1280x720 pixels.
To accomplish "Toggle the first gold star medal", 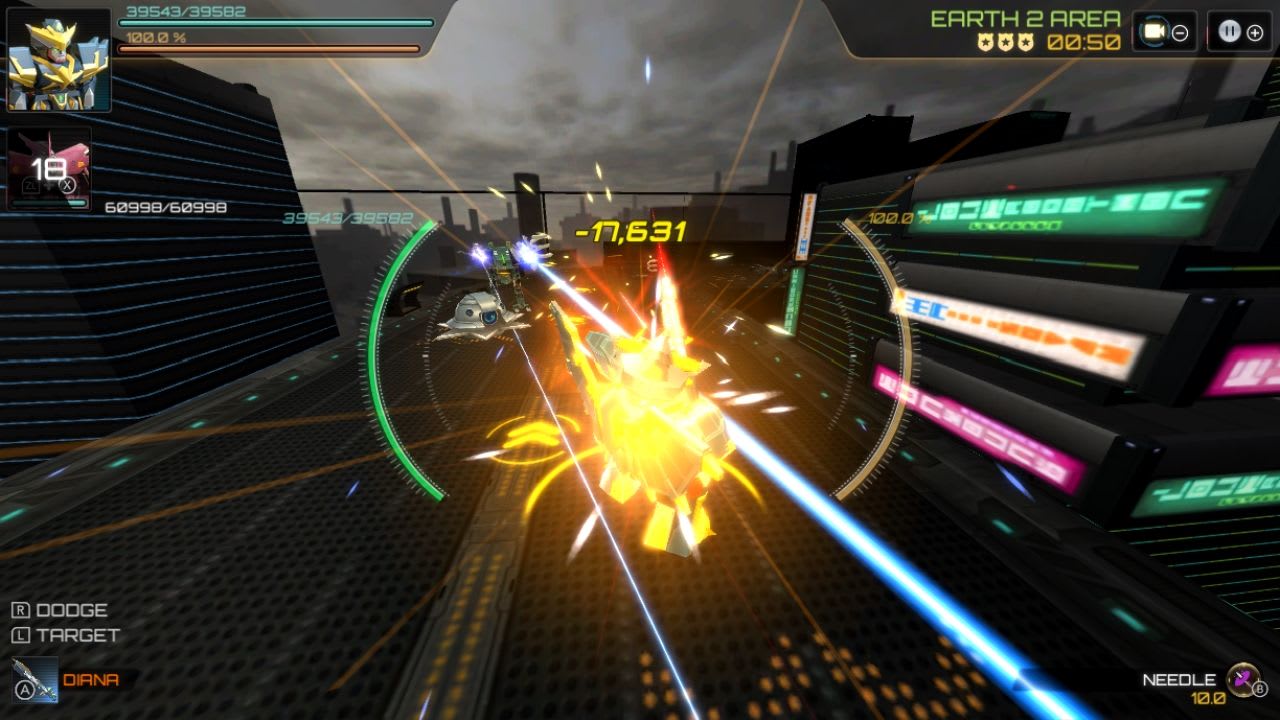I will click(986, 41).
